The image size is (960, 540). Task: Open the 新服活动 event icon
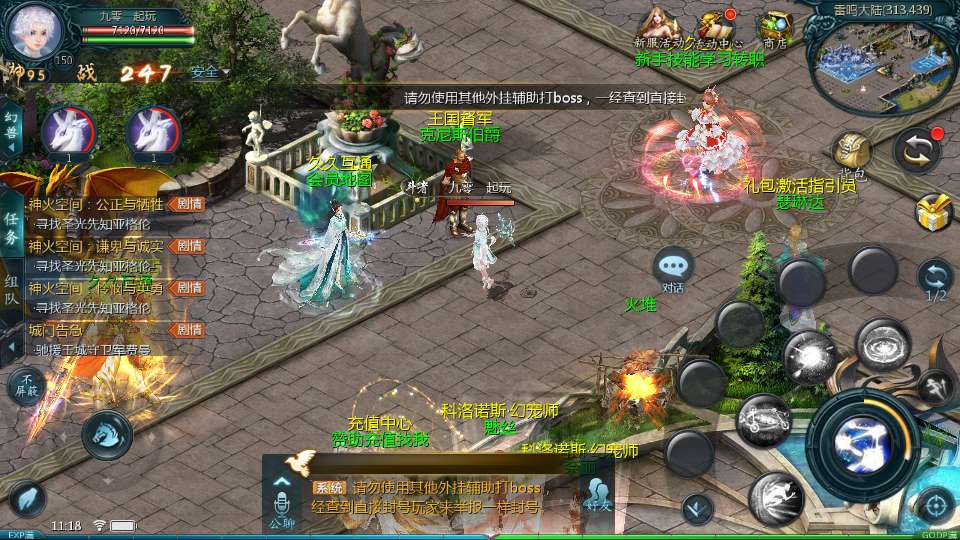point(658,25)
